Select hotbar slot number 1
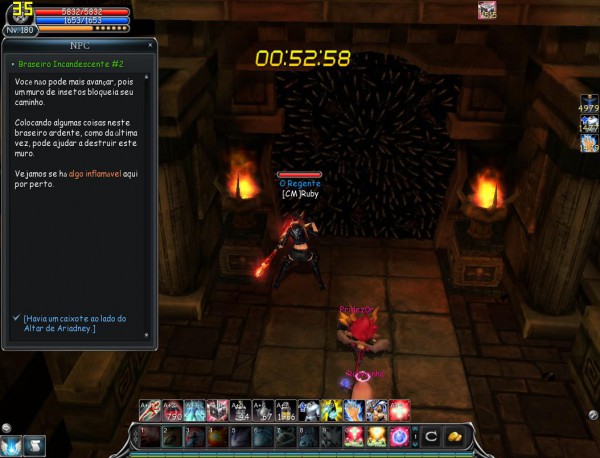Image resolution: width=600 pixels, height=458 pixels. click(147, 436)
